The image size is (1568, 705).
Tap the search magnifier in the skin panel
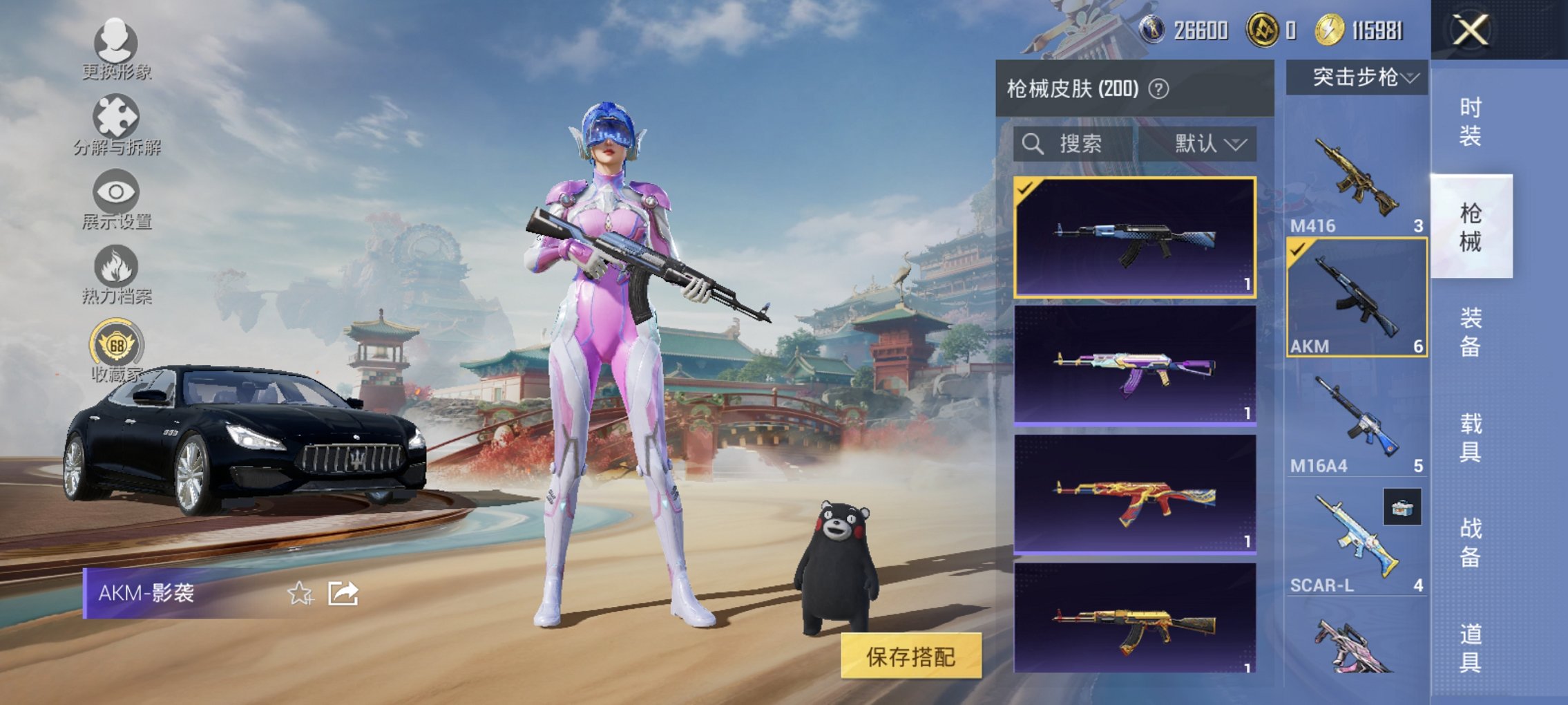click(x=1032, y=144)
